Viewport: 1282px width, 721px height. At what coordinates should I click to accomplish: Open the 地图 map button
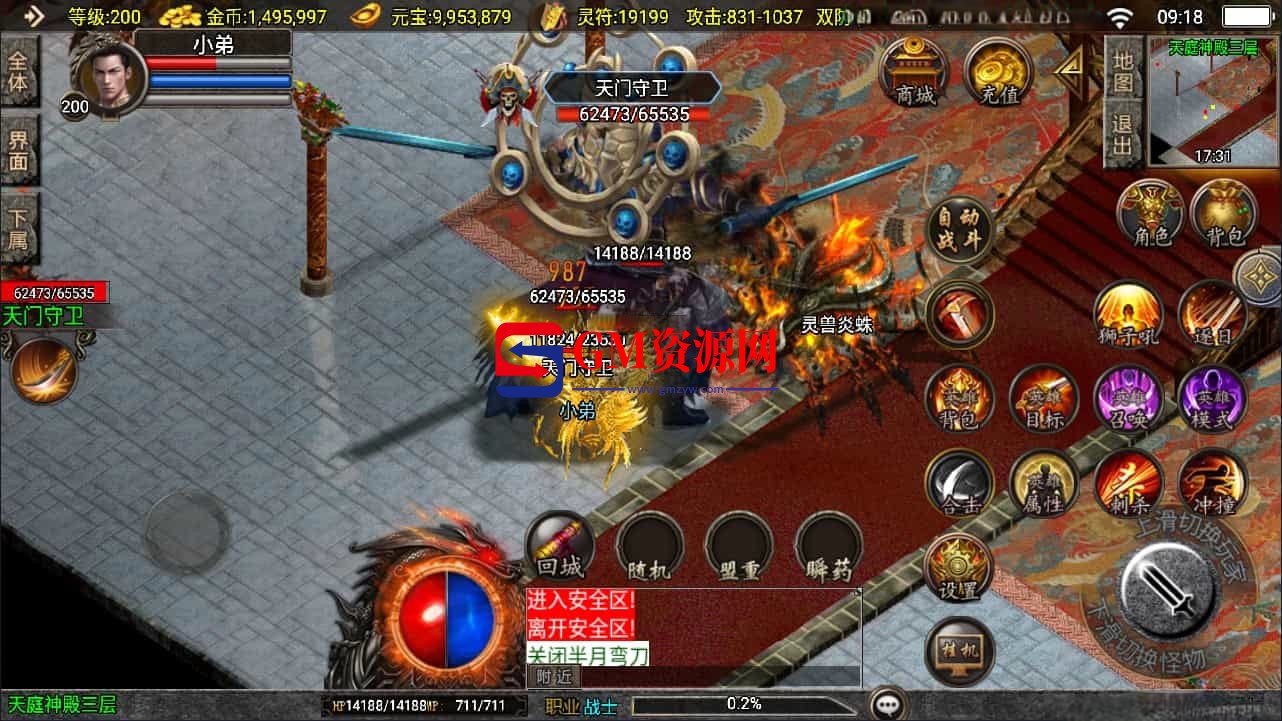tap(1123, 72)
